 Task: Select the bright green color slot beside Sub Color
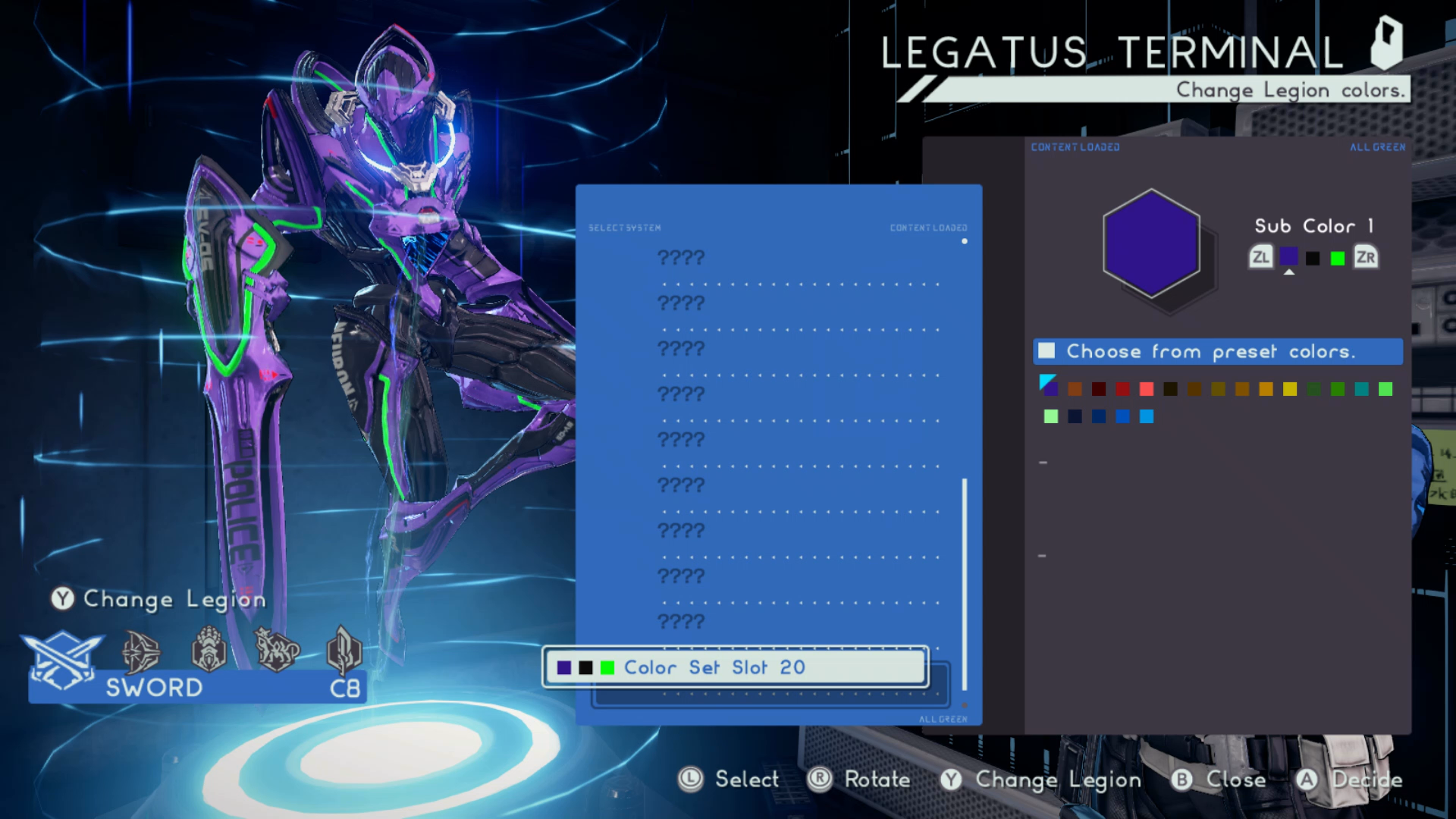click(x=1338, y=259)
